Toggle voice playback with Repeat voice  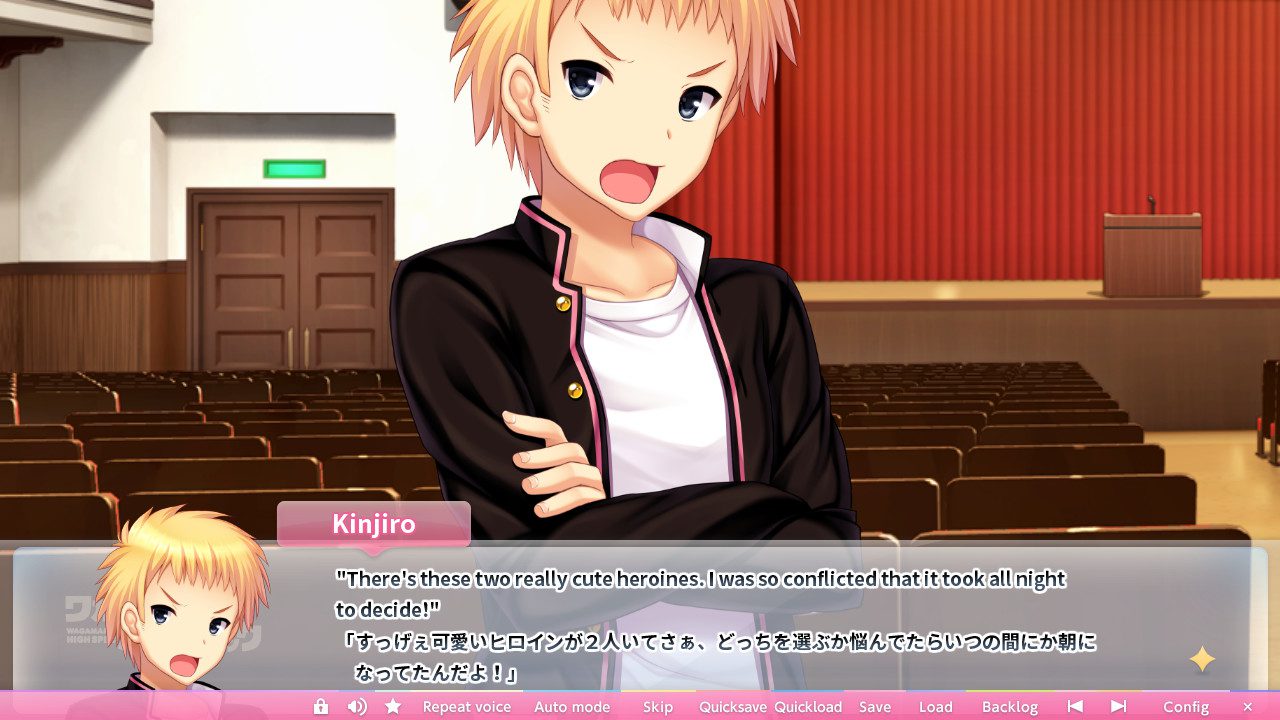click(466, 706)
